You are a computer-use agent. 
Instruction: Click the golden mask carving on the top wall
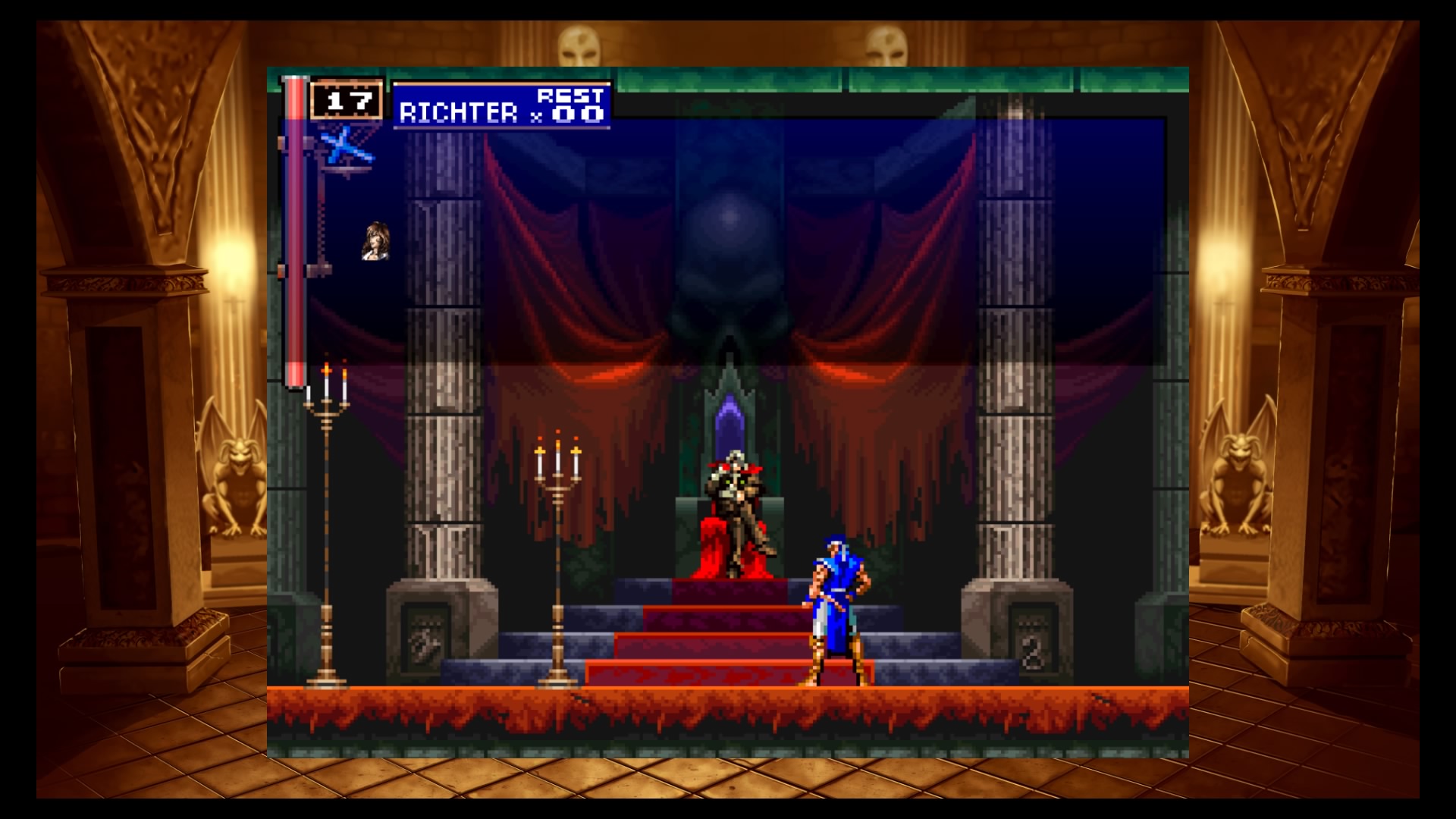click(x=581, y=45)
